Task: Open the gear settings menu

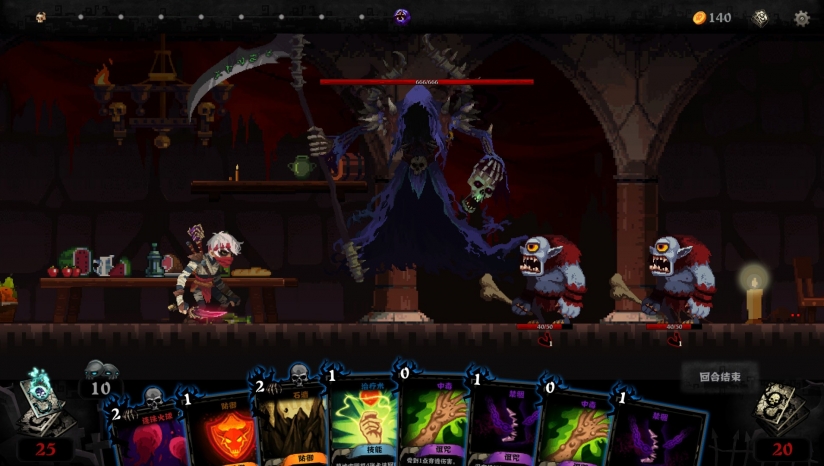Action: [801, 18]
